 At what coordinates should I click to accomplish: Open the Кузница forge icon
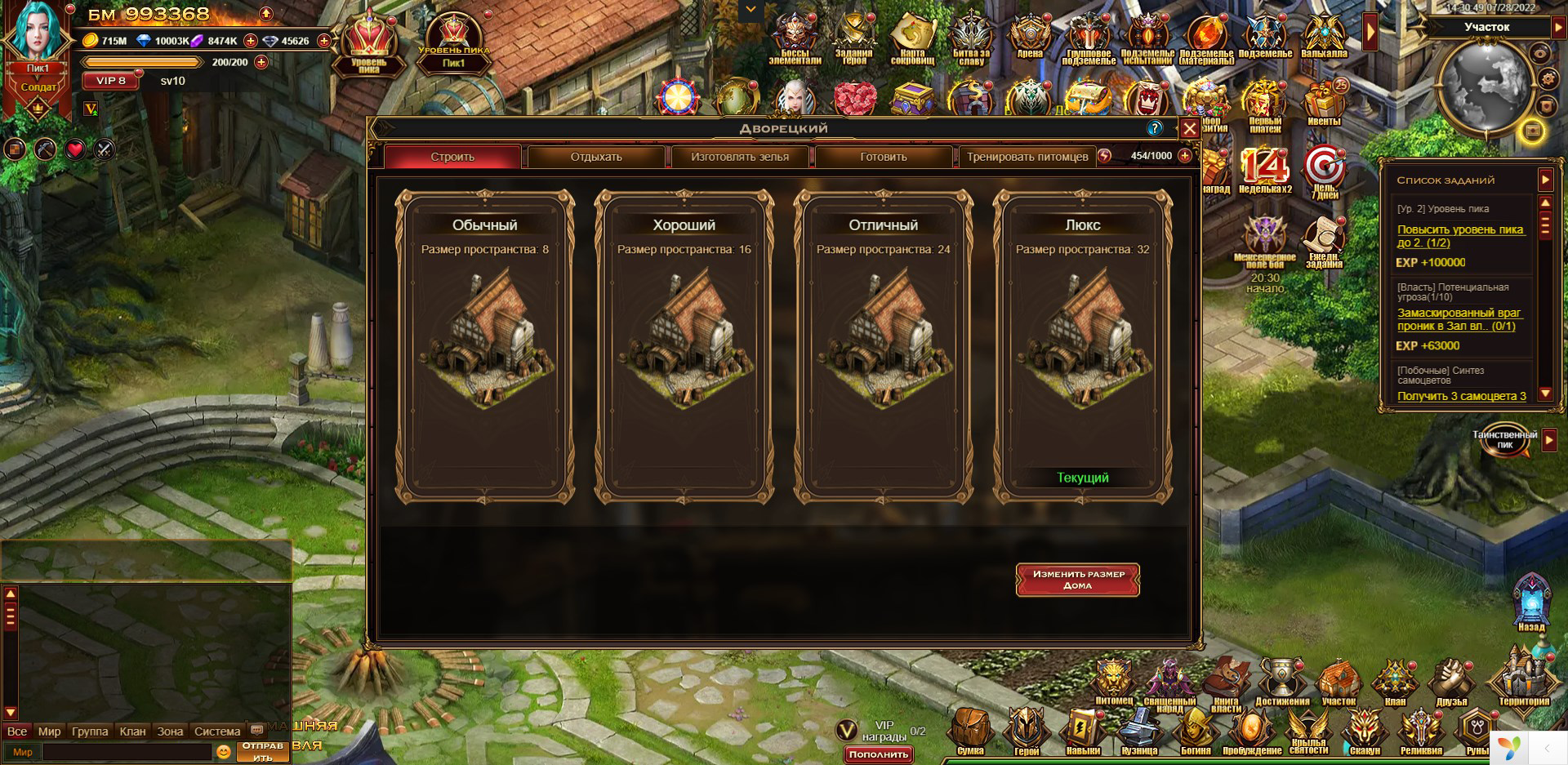pyautogui.click(x=1139, y=731)
